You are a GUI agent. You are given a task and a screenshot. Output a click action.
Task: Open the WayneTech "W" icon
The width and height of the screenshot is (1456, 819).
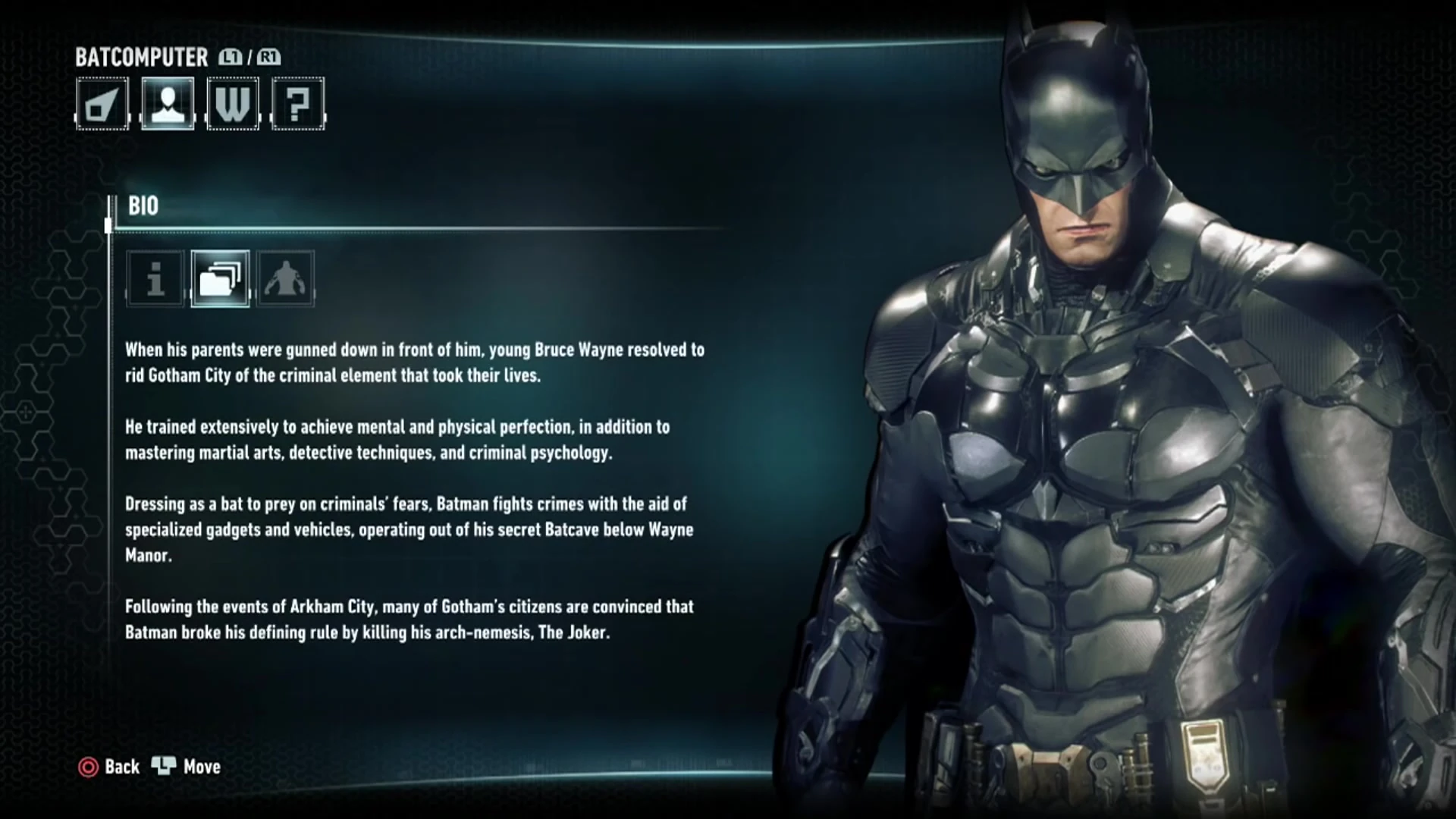[x=232, y=105]
